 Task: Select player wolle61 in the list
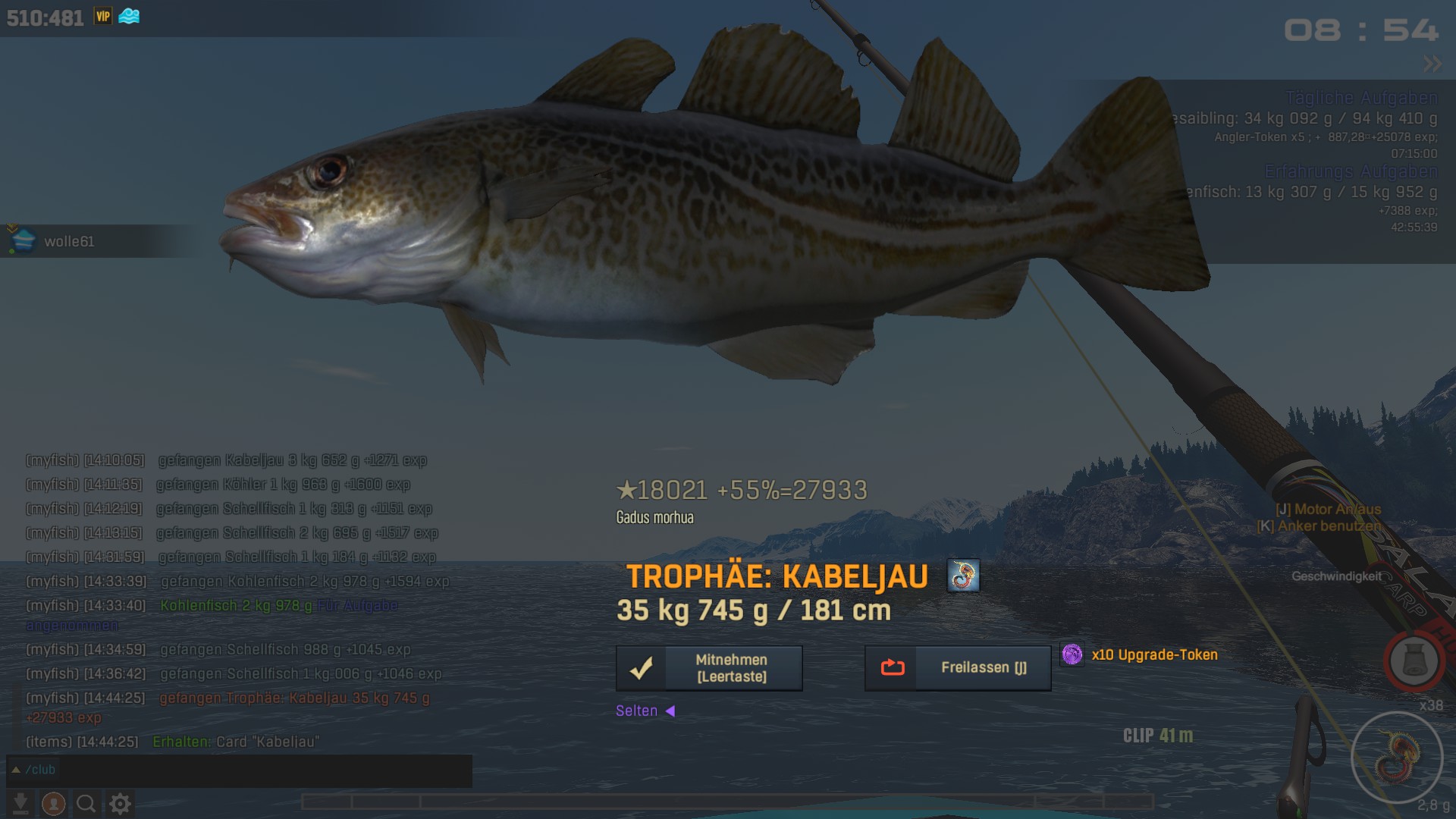click(68, 242)
